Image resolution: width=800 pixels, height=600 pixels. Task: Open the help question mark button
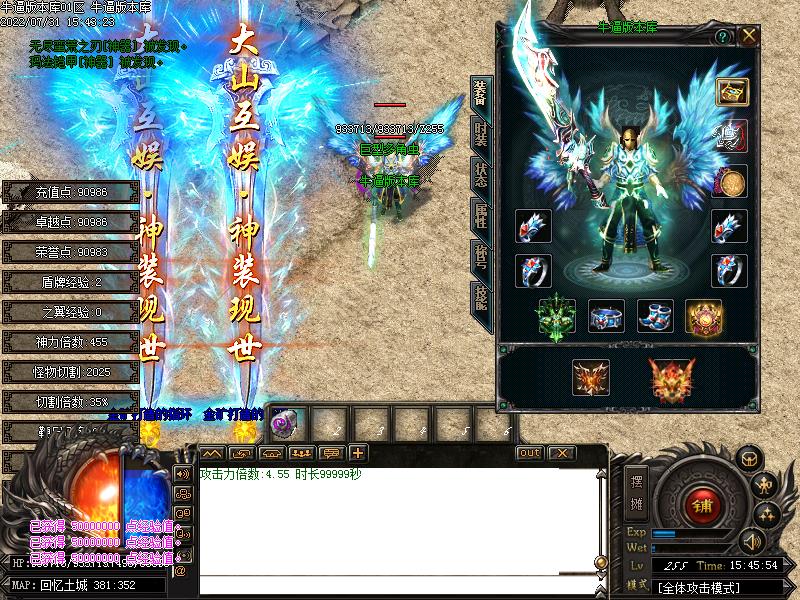[723, 37]
